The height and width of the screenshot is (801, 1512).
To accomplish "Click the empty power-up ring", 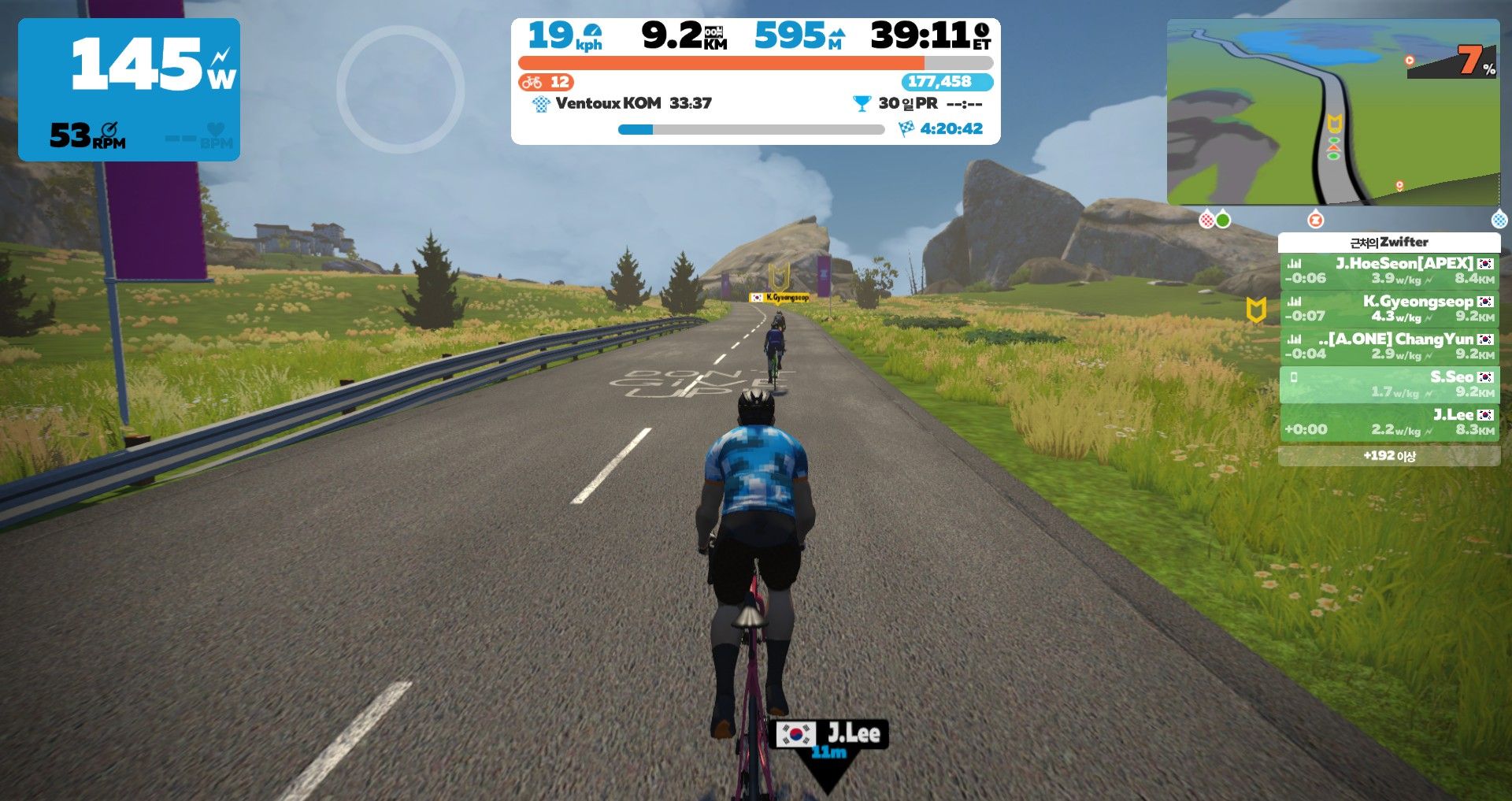I will pos(400,89).
